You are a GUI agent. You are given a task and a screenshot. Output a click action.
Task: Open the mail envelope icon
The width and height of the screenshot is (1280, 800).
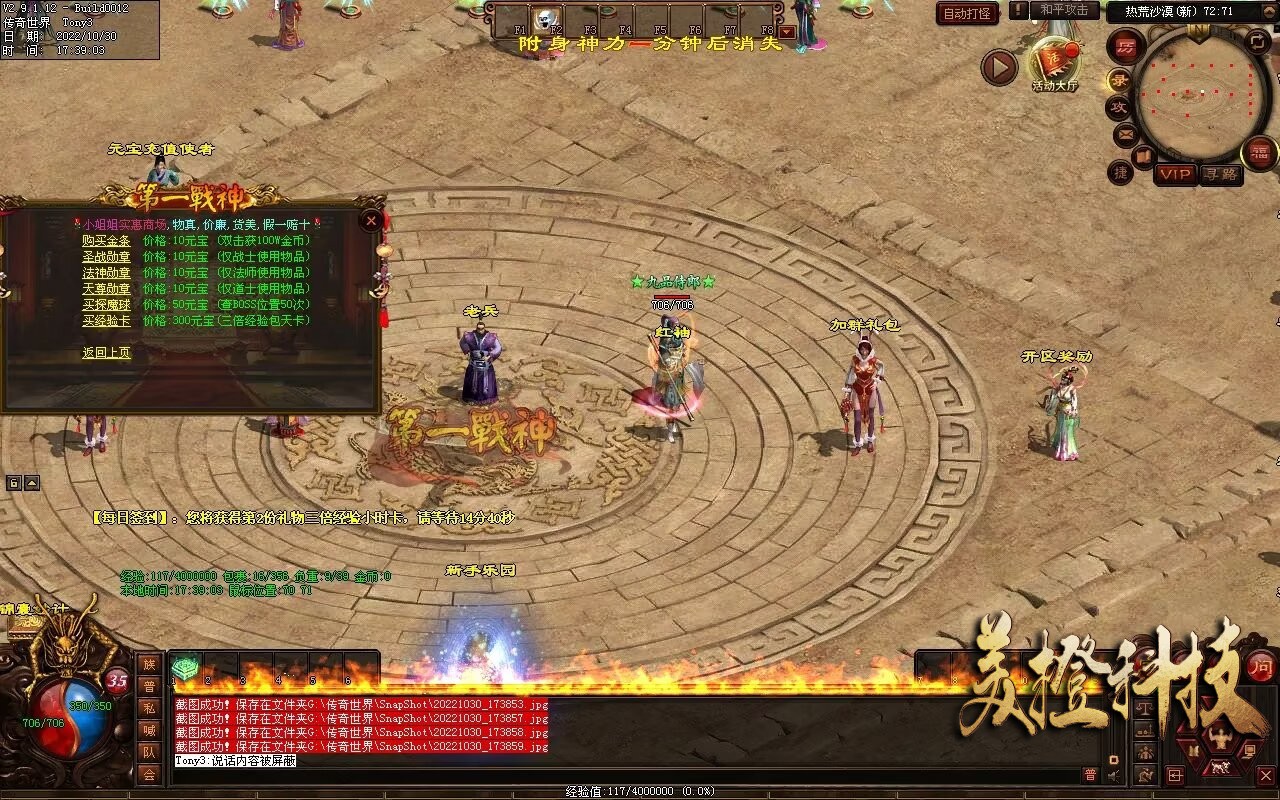click(x=1126, y=133)
